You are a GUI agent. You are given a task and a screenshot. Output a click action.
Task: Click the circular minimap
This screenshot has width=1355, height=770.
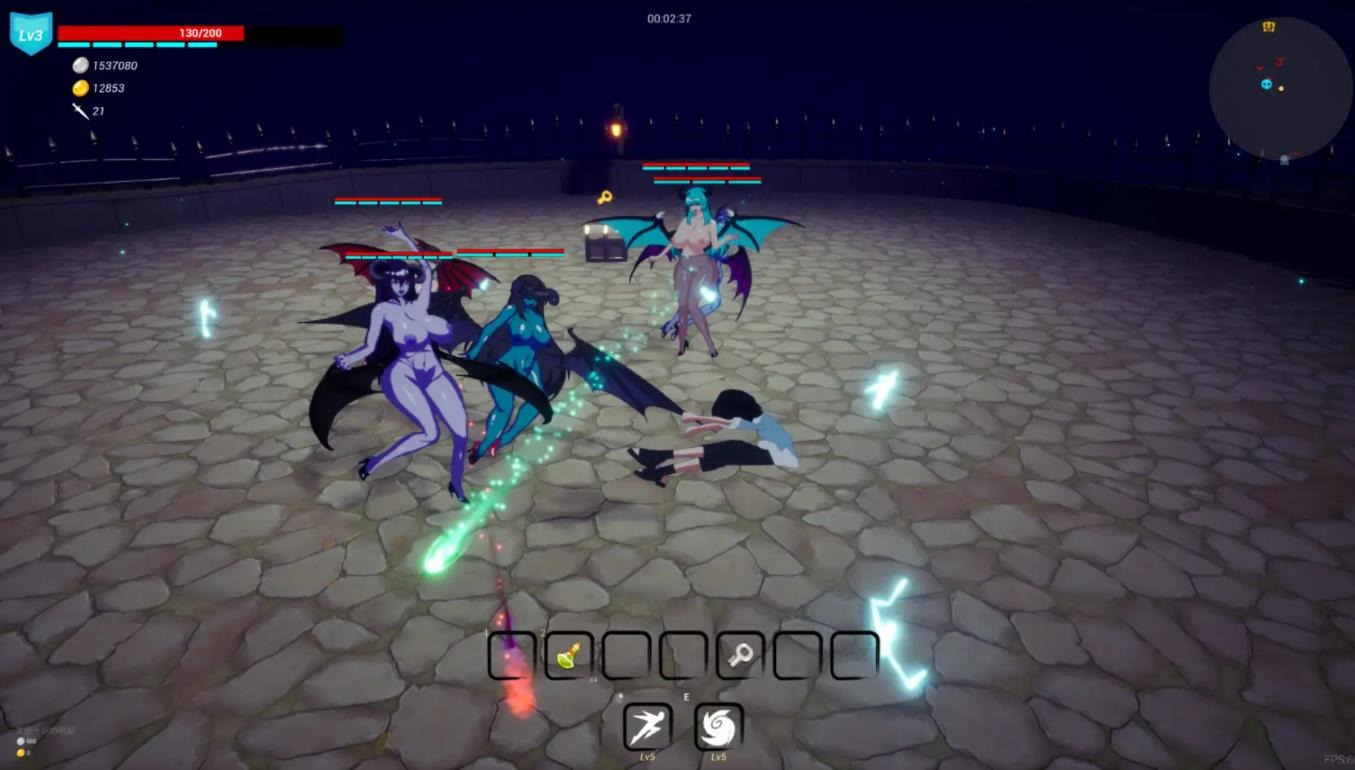pos(1280,89)
